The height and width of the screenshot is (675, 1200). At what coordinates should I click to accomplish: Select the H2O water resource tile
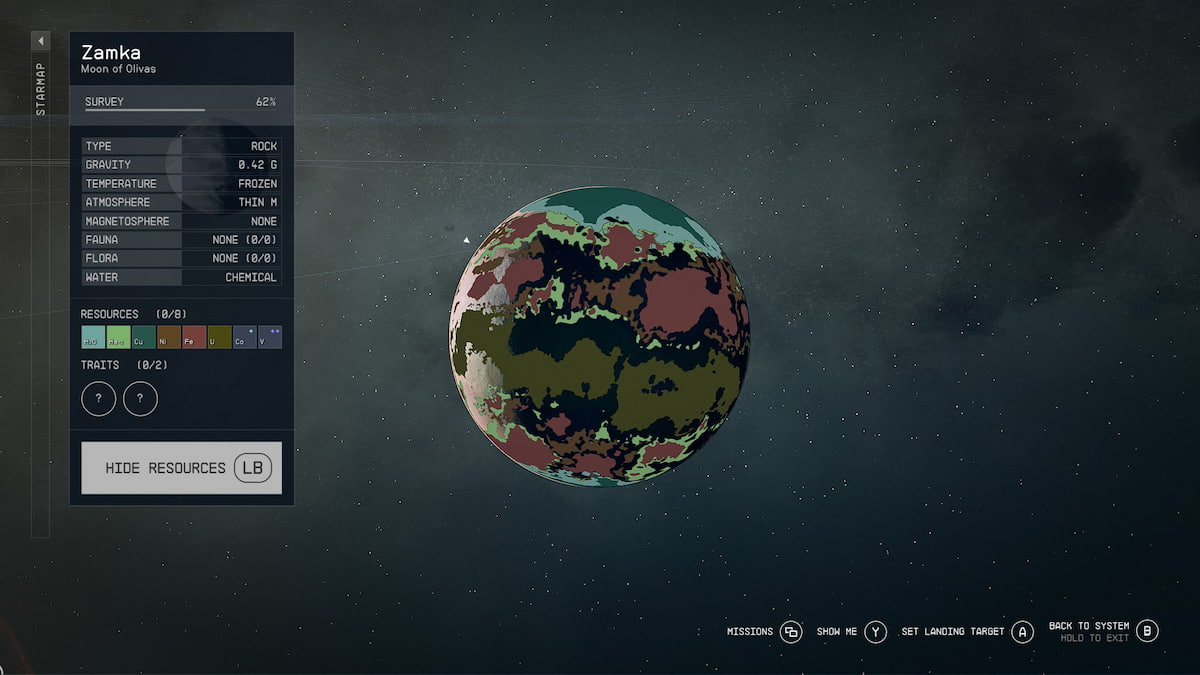click(x=93, y=337)
